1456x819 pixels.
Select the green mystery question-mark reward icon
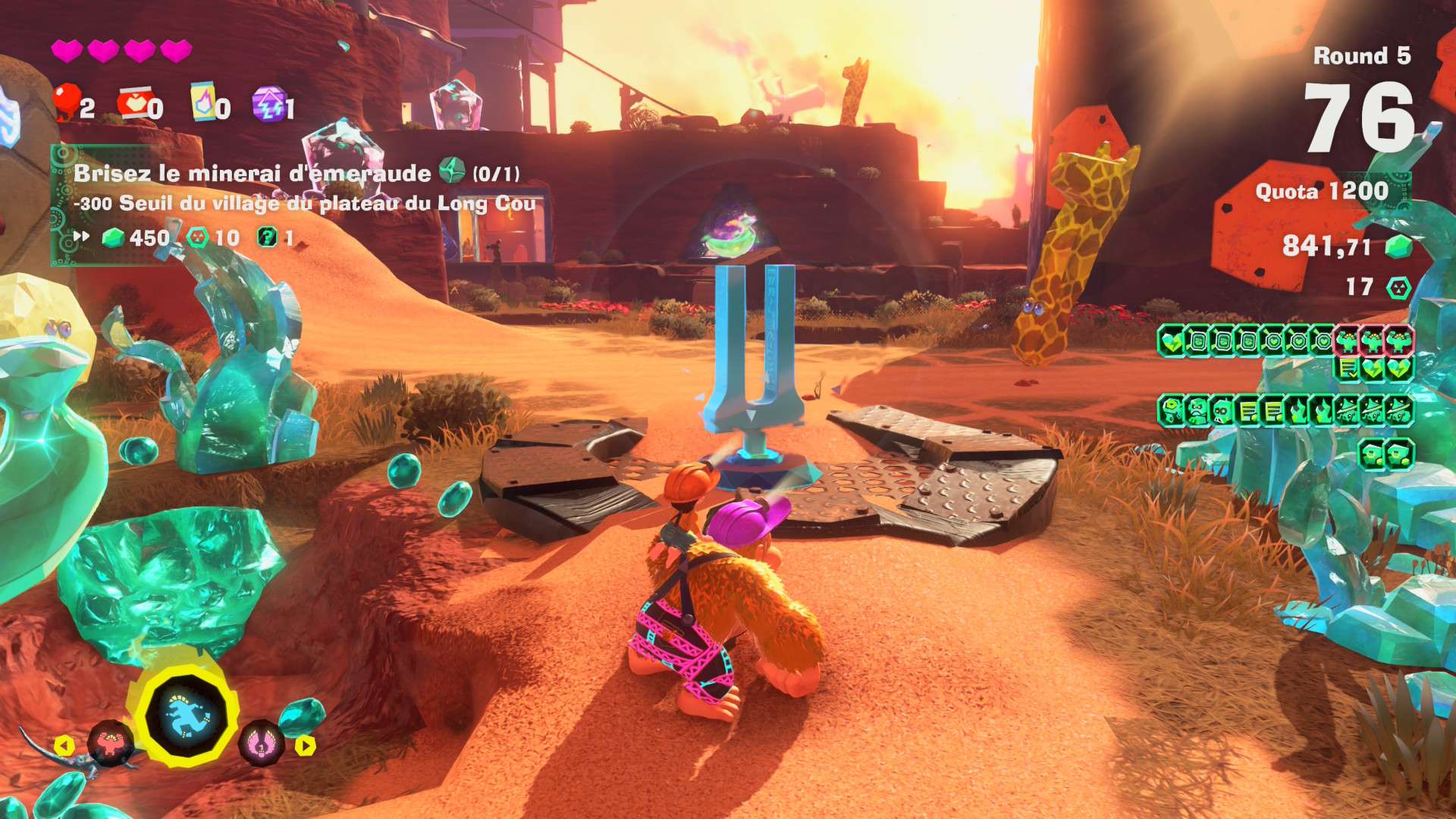point(267,237)
